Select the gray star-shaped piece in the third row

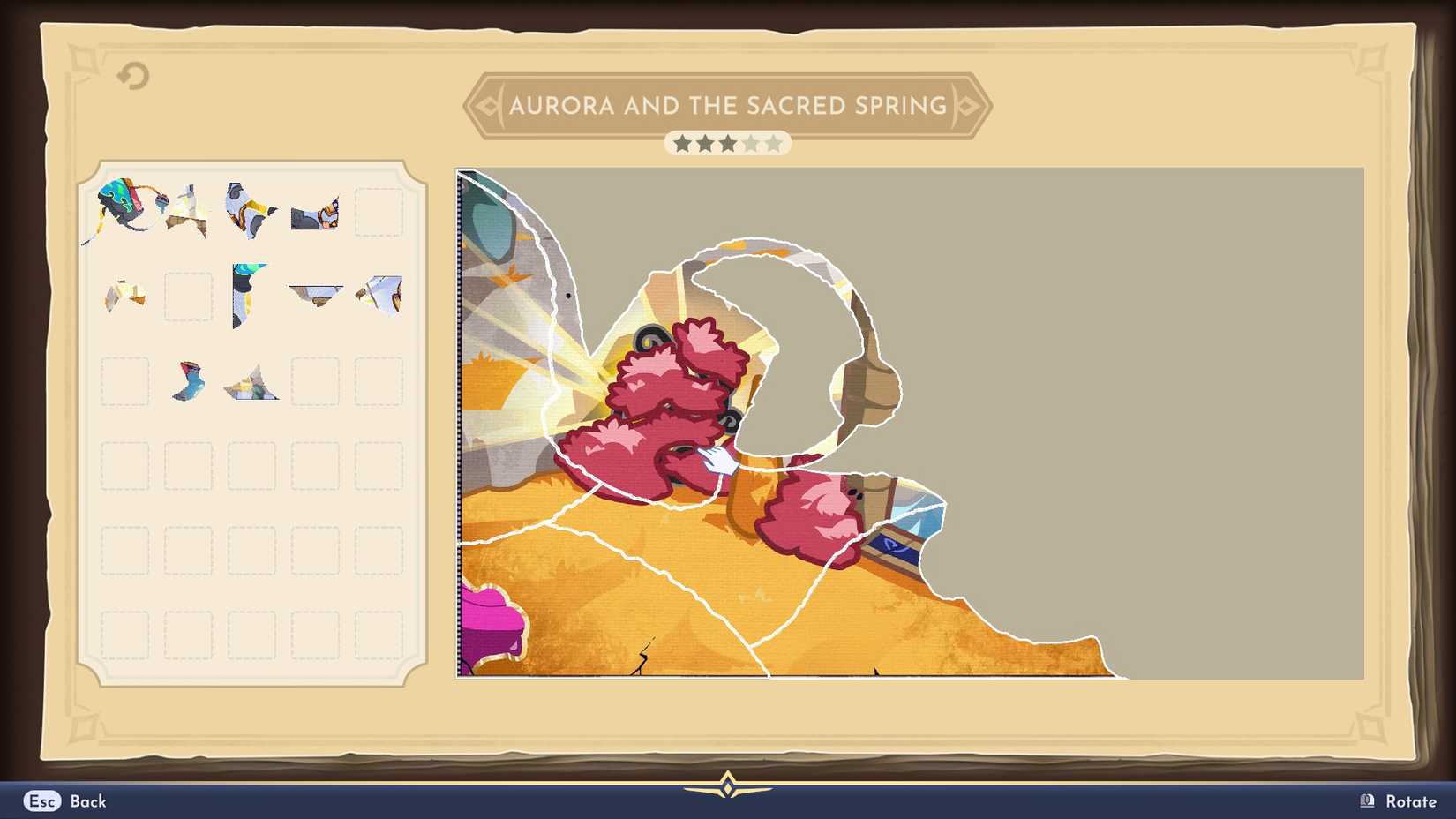point(250,382)
